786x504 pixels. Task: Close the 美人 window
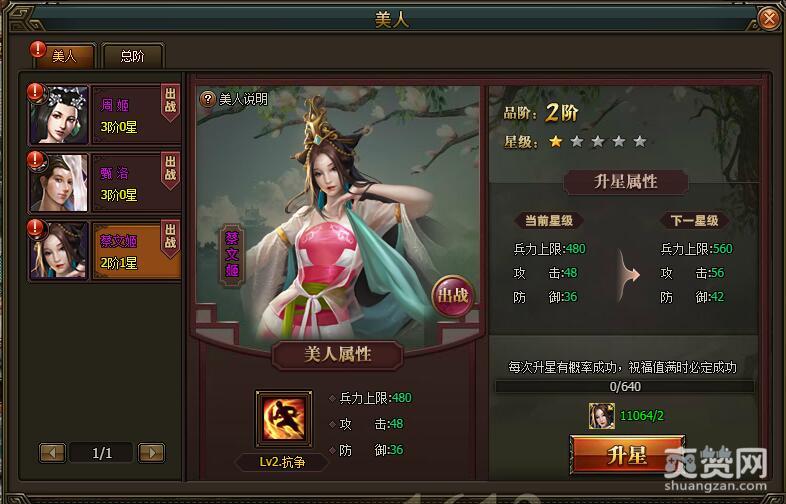tap(768, 19)
